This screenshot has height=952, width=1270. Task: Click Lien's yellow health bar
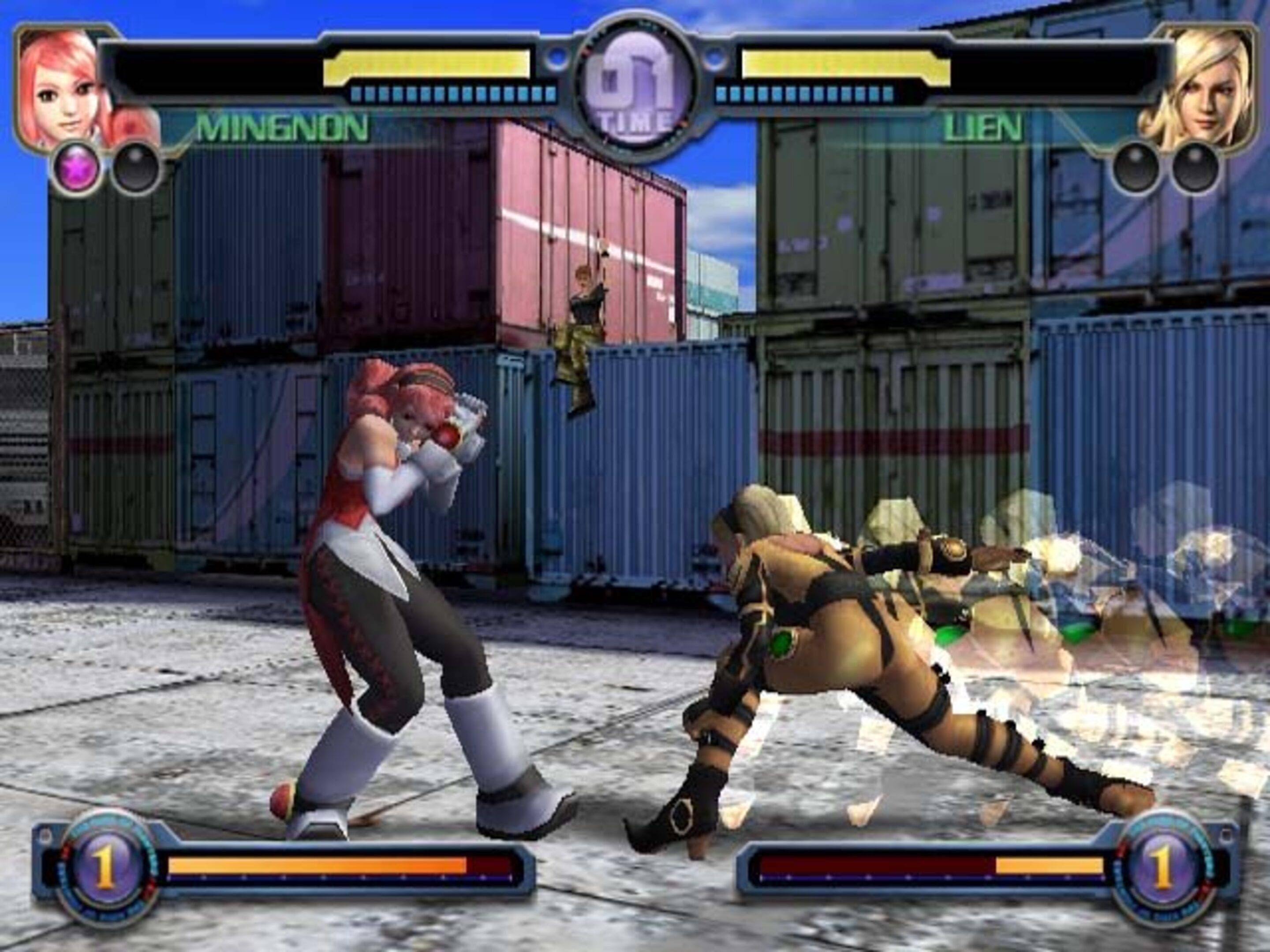[x=844, y=65]
